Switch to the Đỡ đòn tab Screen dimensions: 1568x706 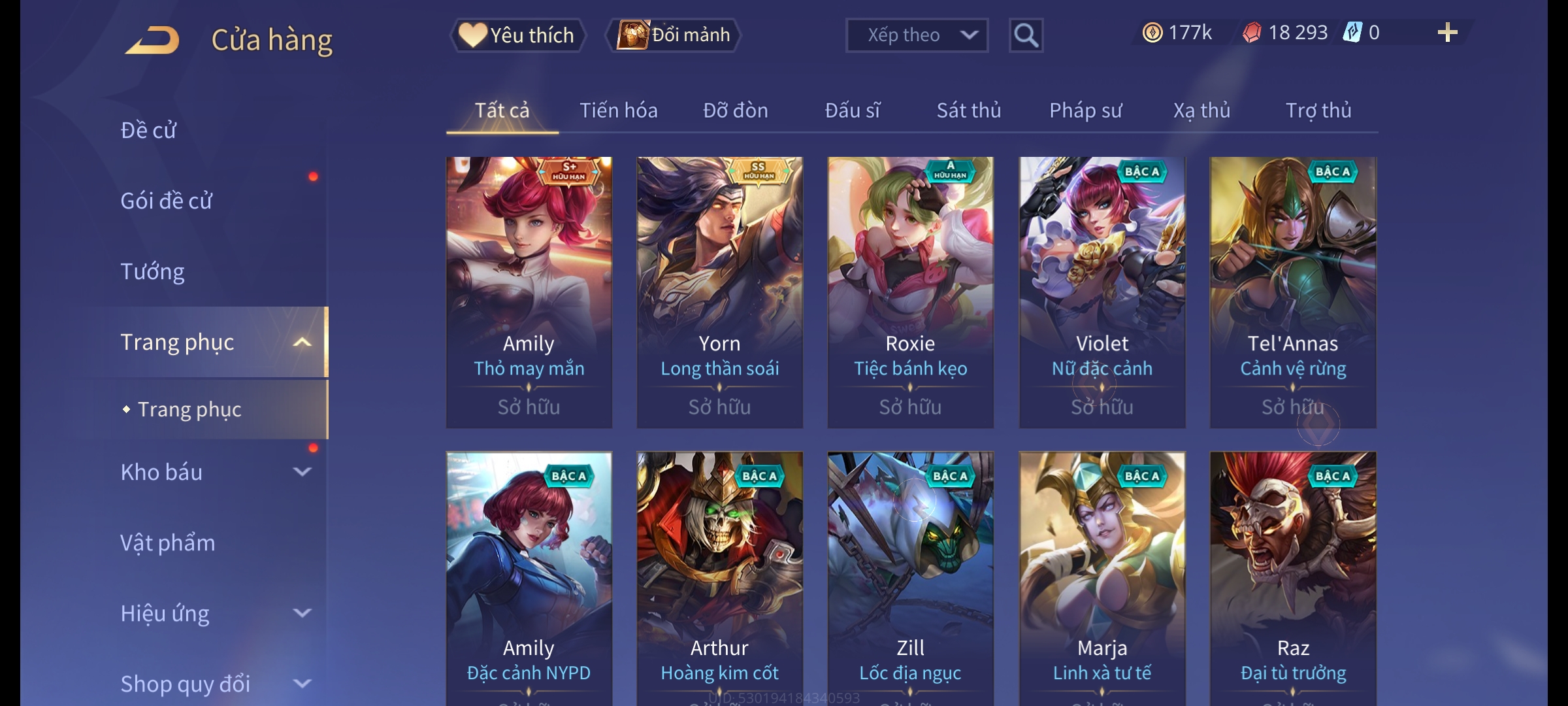(735, 110)
